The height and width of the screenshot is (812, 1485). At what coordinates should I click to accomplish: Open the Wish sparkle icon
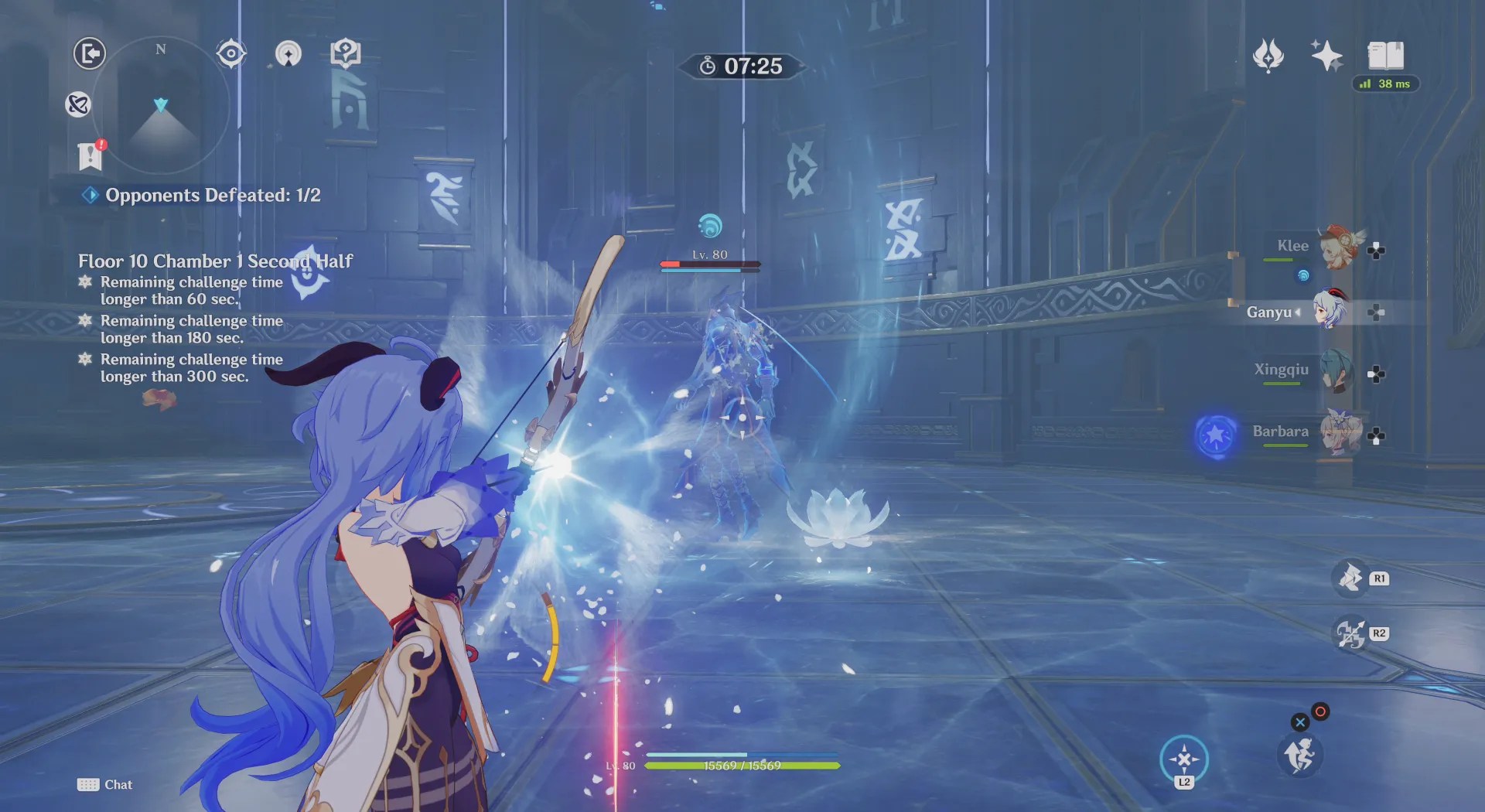[1326, 56]
